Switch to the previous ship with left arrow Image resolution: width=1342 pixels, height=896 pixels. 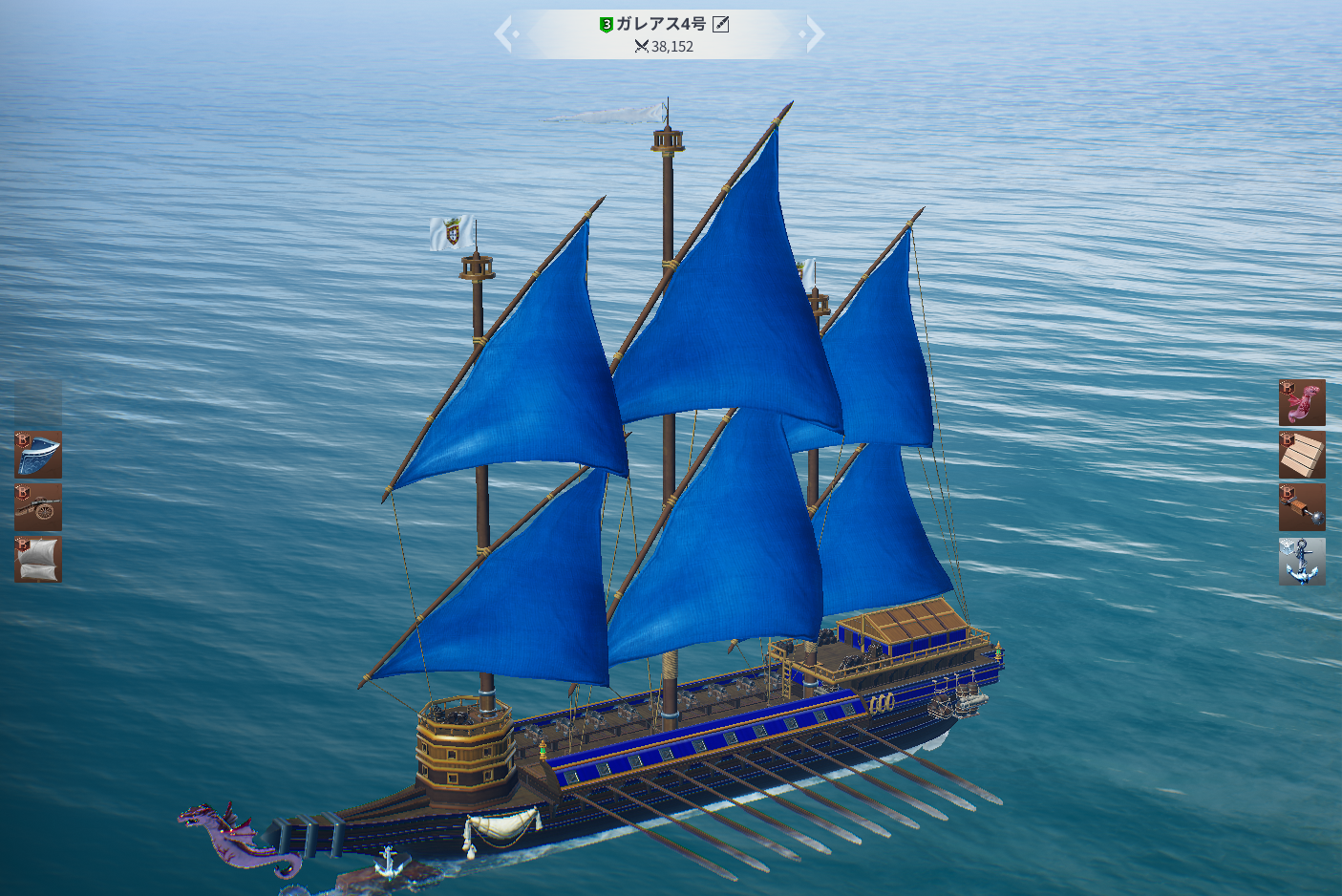[504, 34]
